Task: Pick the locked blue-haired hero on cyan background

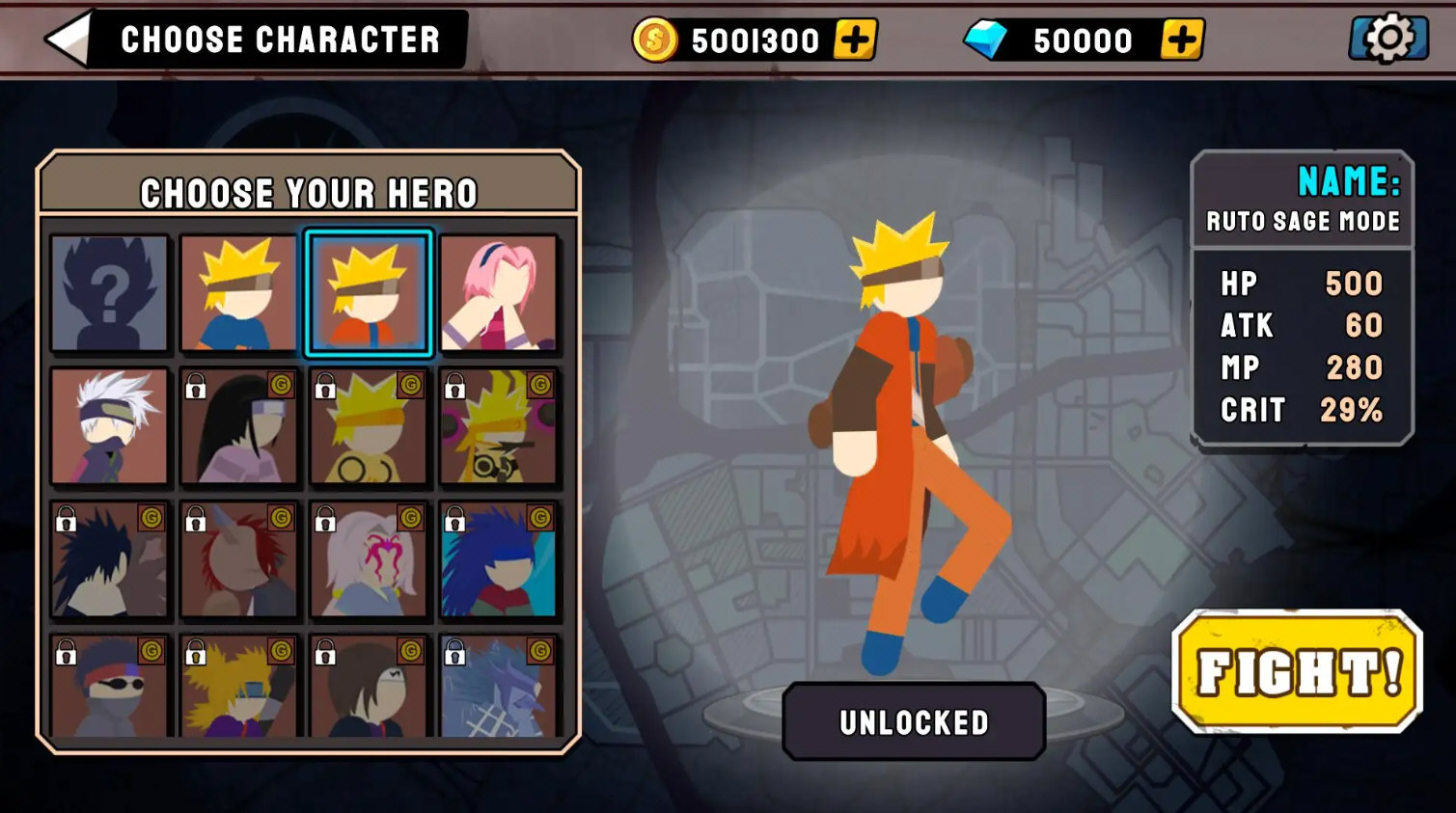Action: pyautogui.click(x=499, y=559)
